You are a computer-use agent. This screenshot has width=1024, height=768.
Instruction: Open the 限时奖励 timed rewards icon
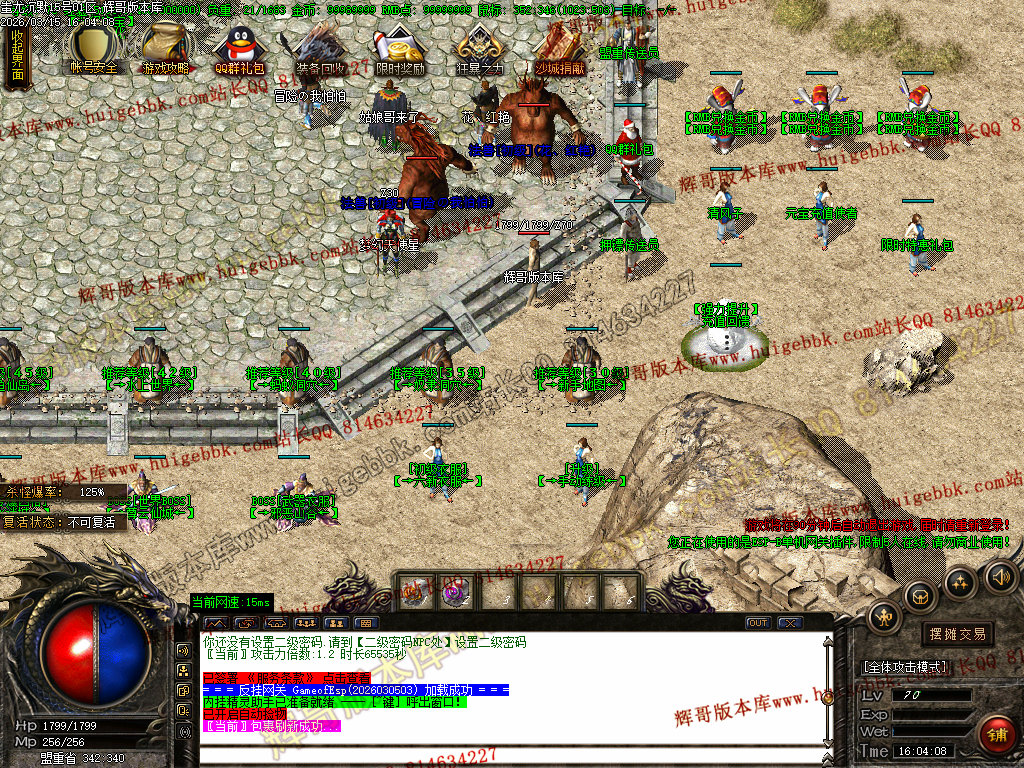[398, 48]
